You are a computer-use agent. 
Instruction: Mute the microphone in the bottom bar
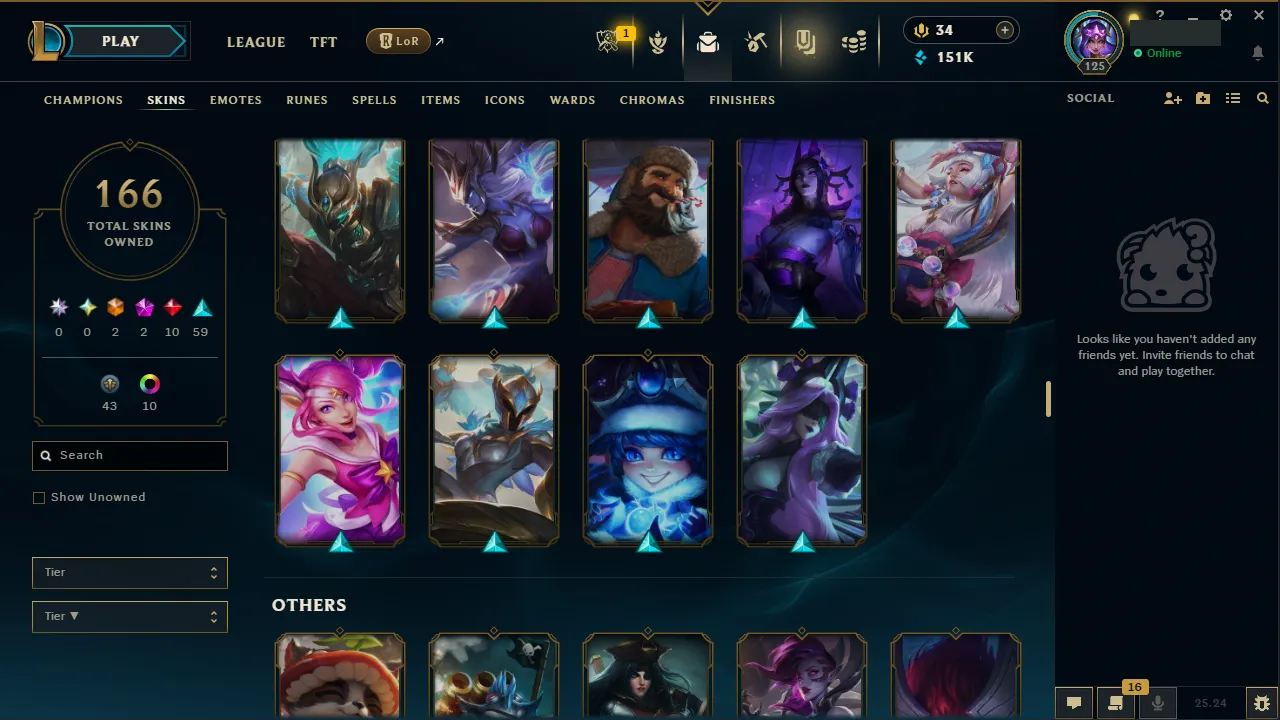click(x=1157, y=703)
